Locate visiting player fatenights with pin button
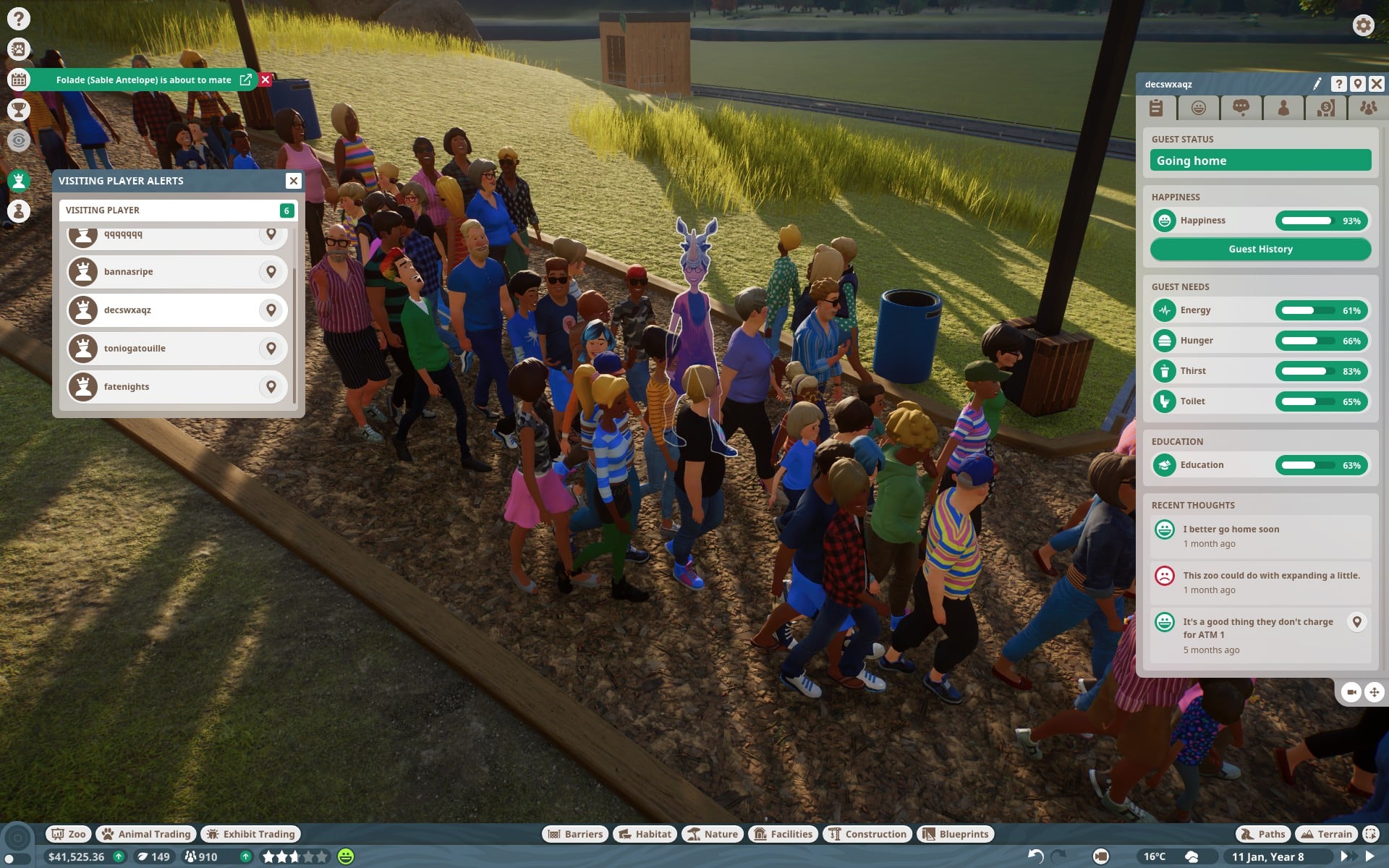 click(271, 387)
